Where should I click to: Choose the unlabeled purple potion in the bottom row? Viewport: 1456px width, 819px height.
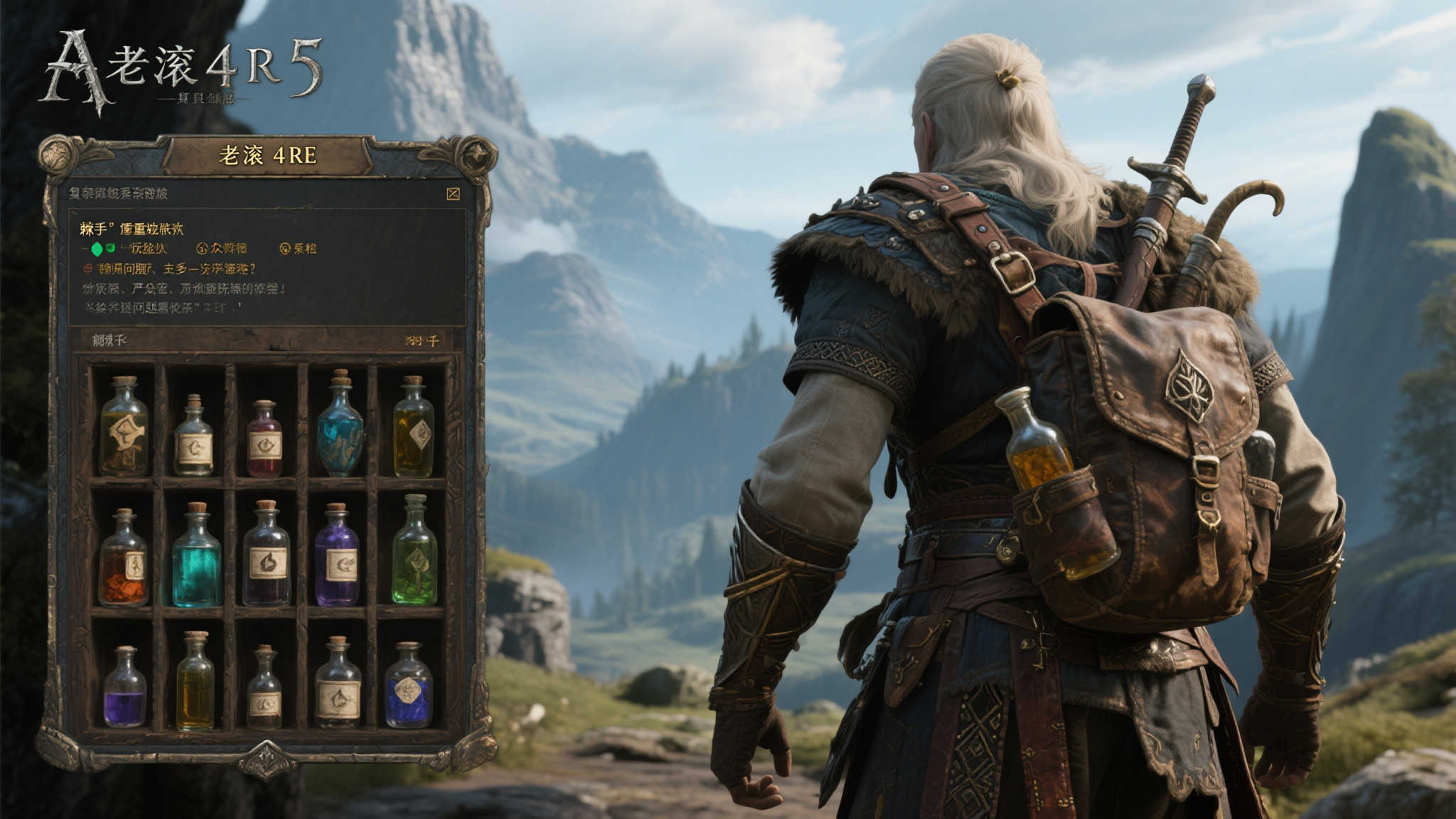click(x=125, y=688)
